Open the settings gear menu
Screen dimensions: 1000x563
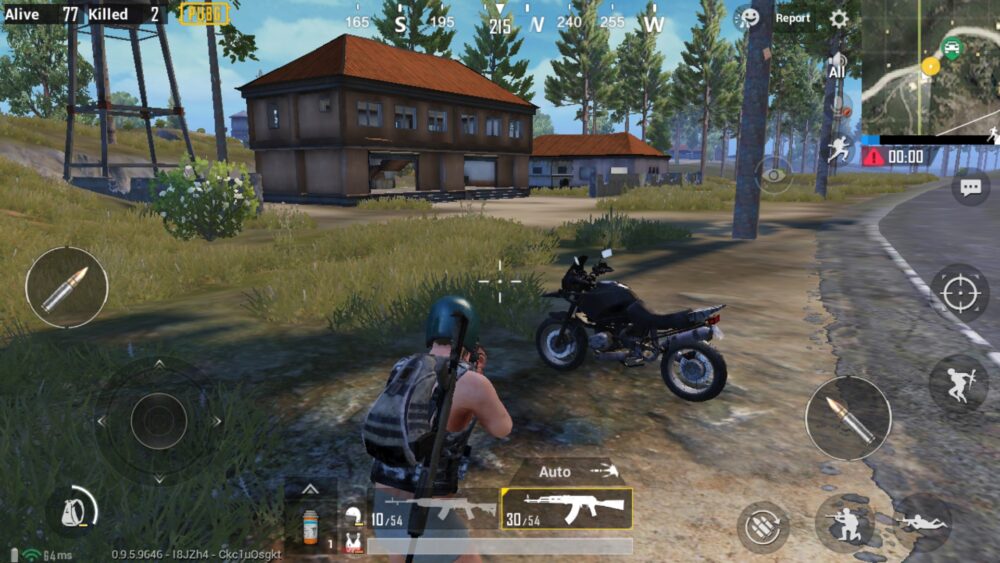coord(838,18)
